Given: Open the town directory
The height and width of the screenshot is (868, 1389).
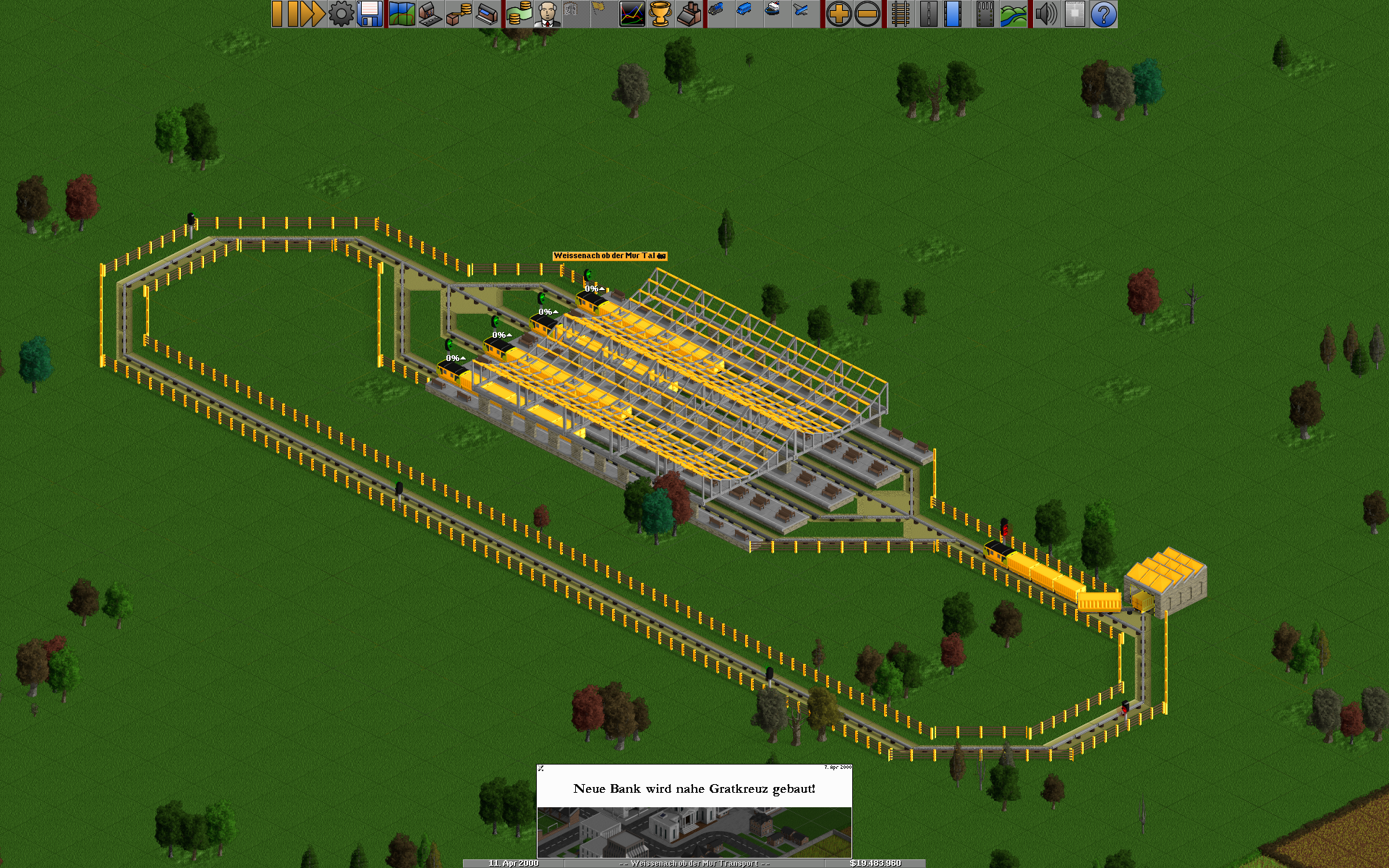Looking at the screenshot, I should point(430,14).
